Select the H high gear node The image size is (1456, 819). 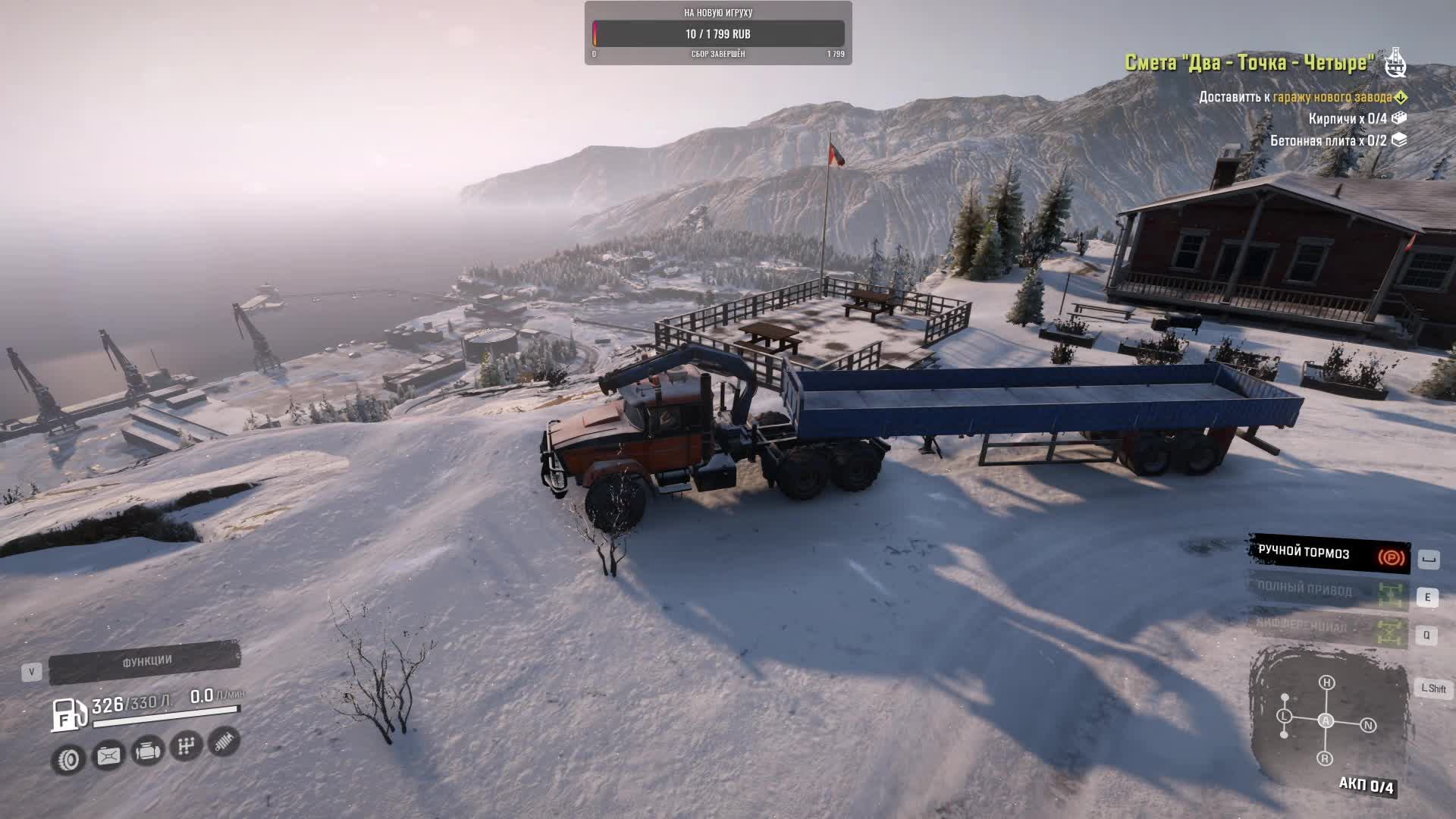(1326, 682)
